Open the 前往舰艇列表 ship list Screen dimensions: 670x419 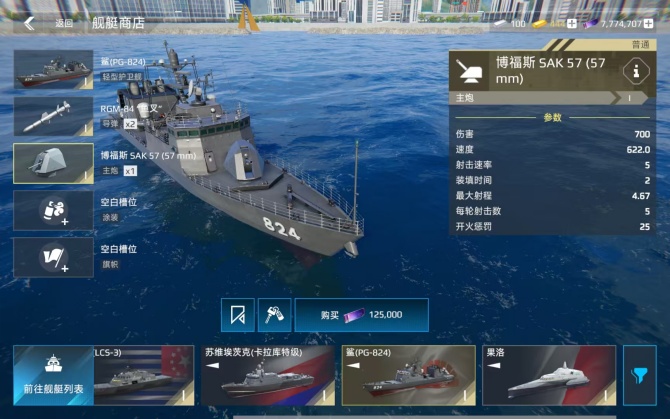(x=53, y=375)
